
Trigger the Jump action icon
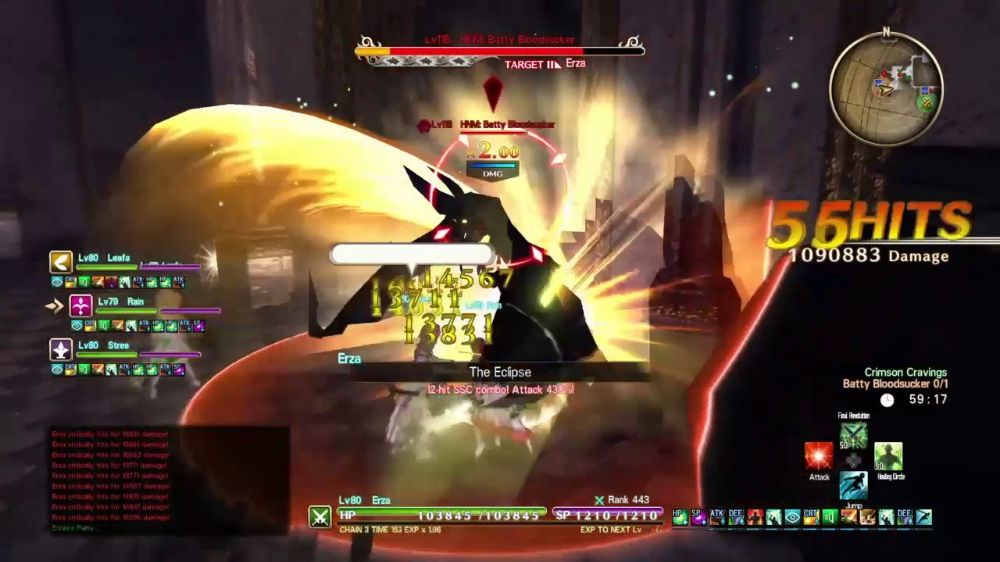(853, 486)
